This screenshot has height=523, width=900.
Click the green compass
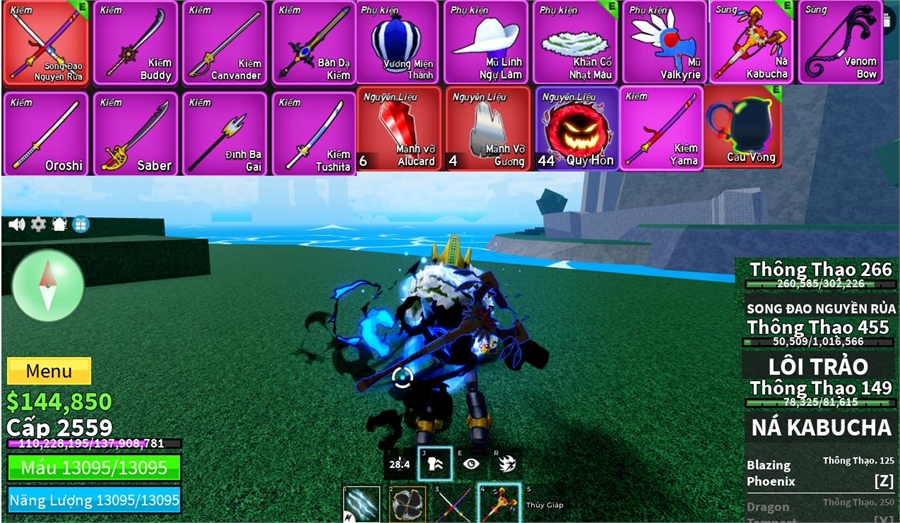(47, 285)
